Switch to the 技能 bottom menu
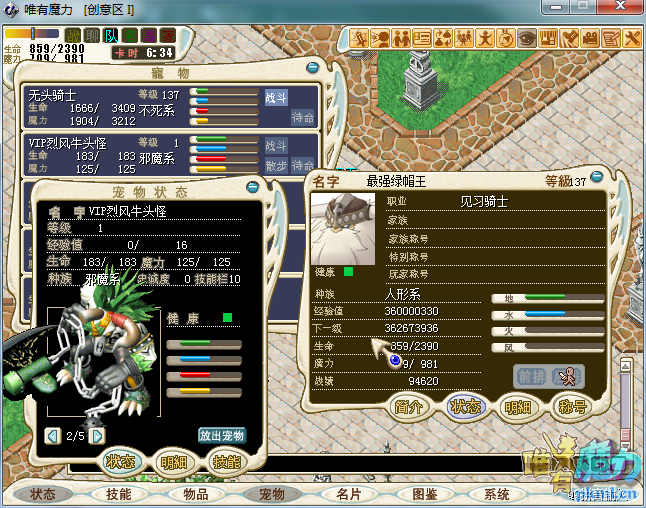This screenshot has width=646, height=508. coord(119,494)
